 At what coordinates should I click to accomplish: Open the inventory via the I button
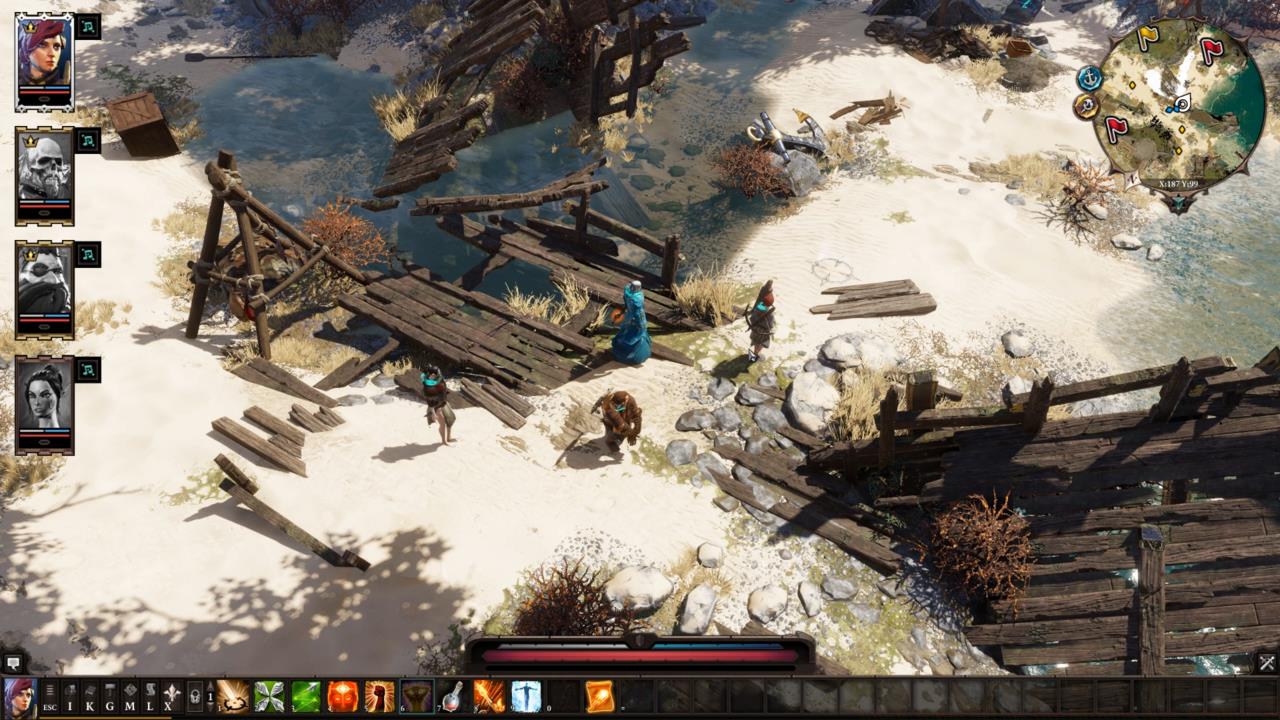point(70,696)
